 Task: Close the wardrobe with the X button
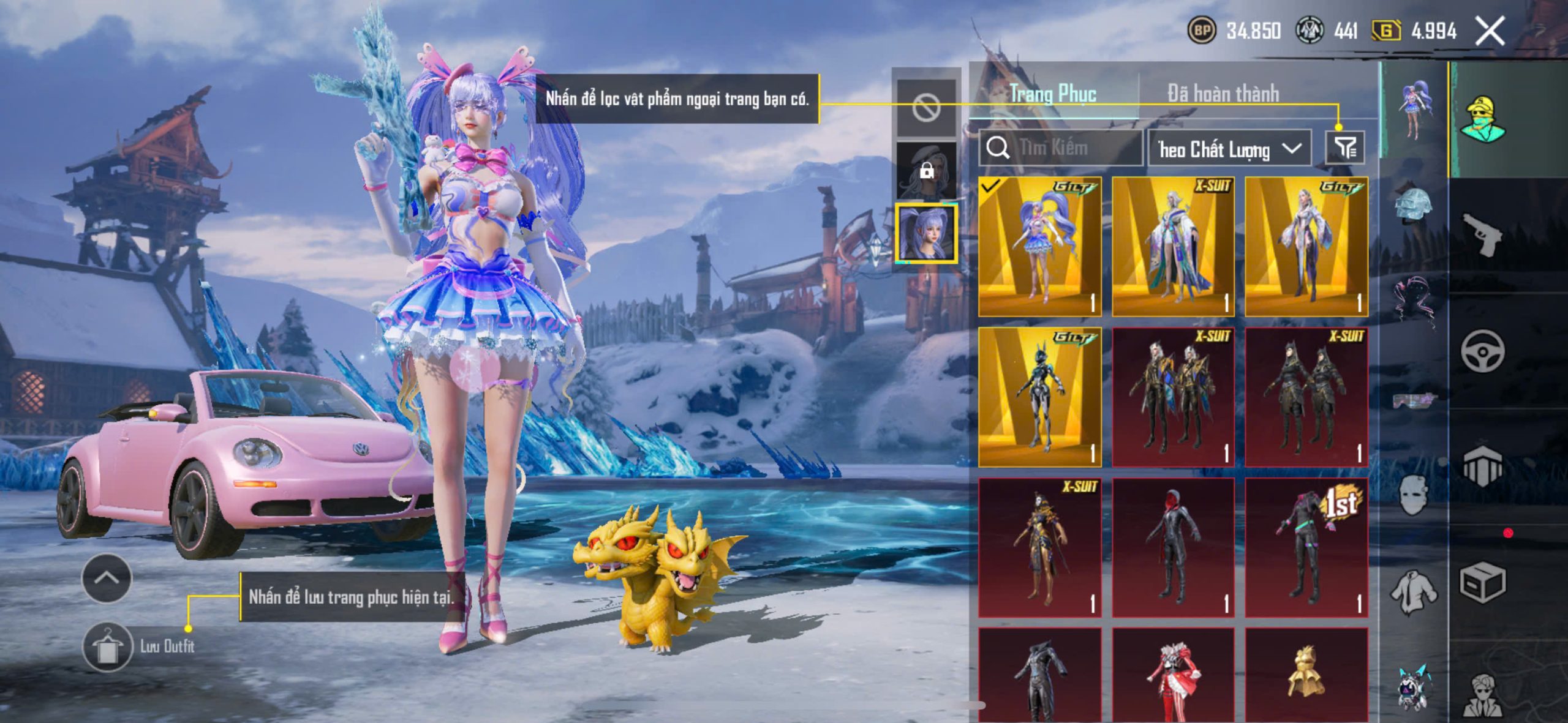point(1490,31)
